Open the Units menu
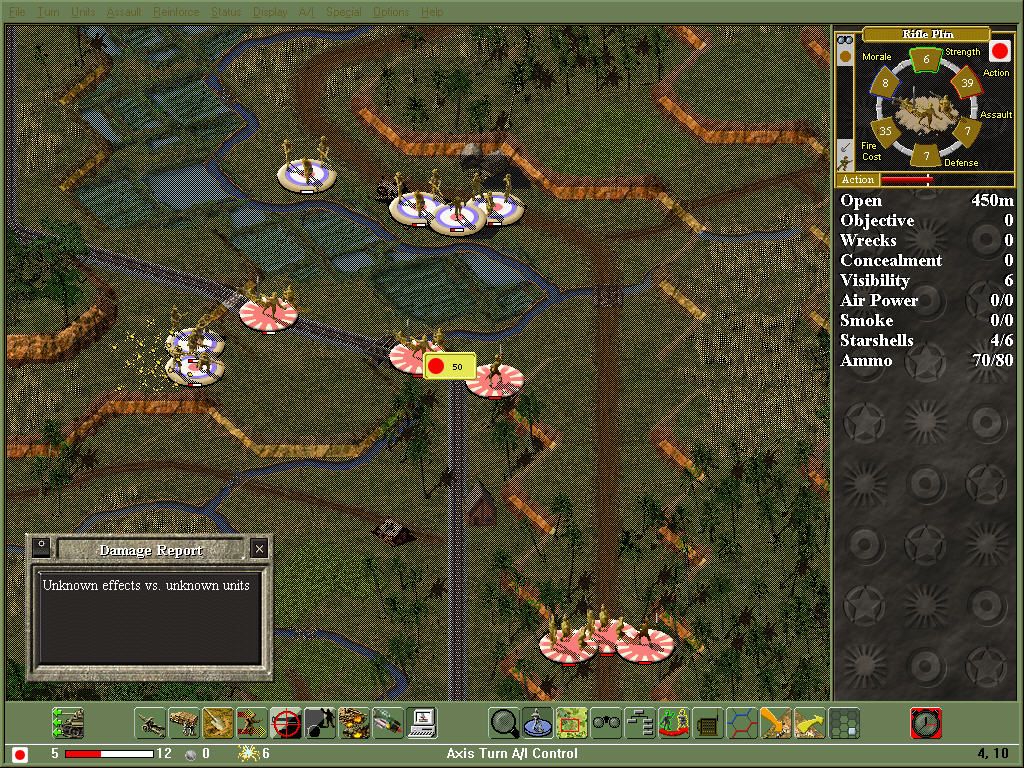Image resolution: width=1024 pixels, height=768 pixels. tap(84, 12)
